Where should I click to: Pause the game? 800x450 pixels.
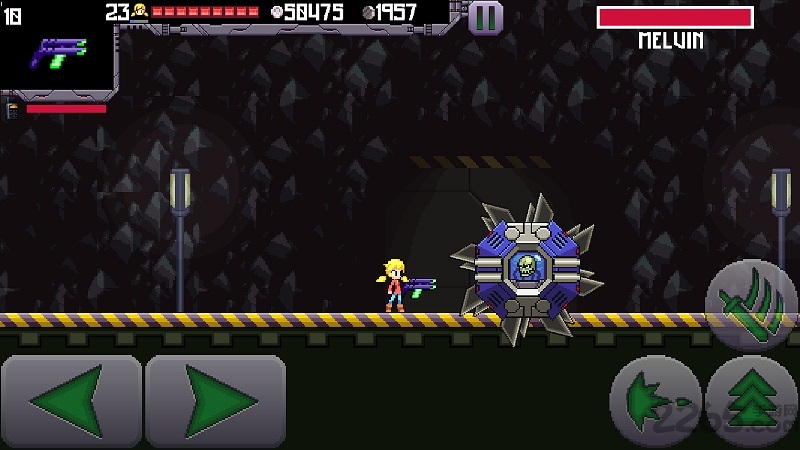pos(485,17)
